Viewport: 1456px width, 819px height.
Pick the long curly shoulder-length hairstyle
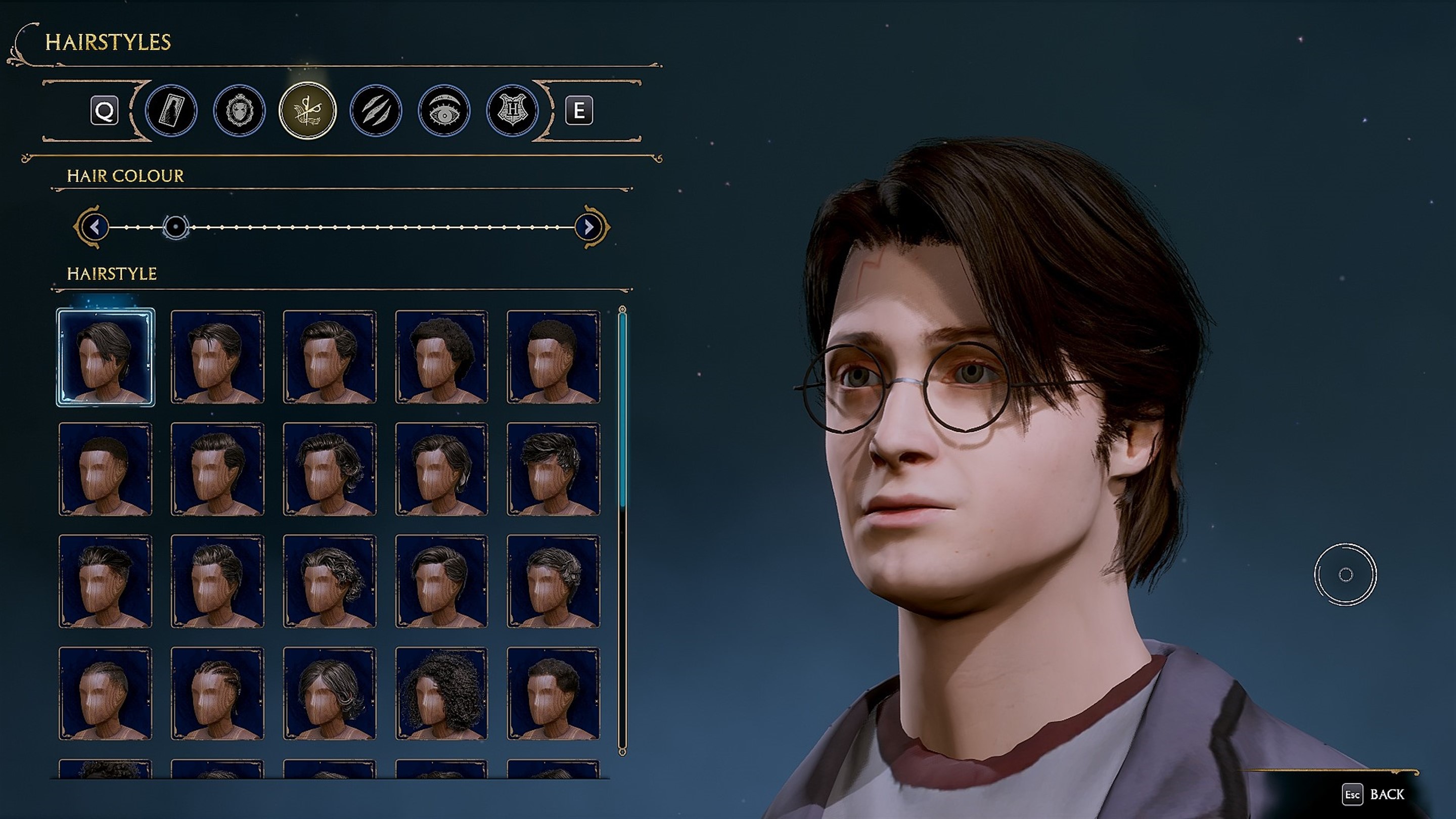point(441,694)
